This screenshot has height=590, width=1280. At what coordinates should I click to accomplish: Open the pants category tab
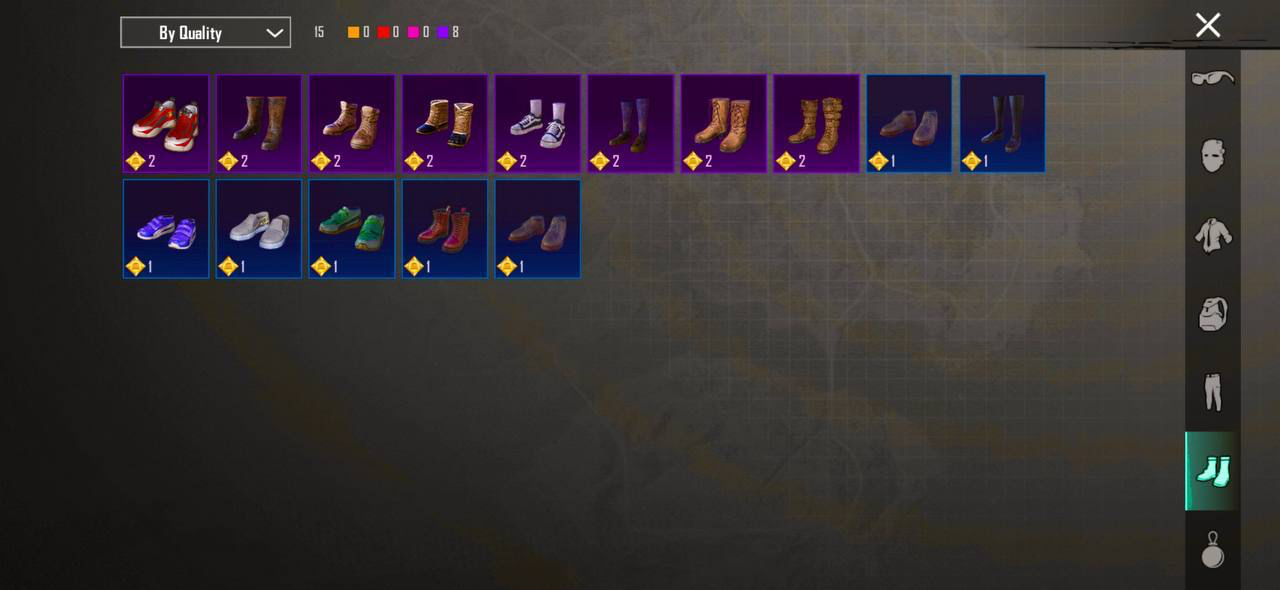coord(1213,392)
